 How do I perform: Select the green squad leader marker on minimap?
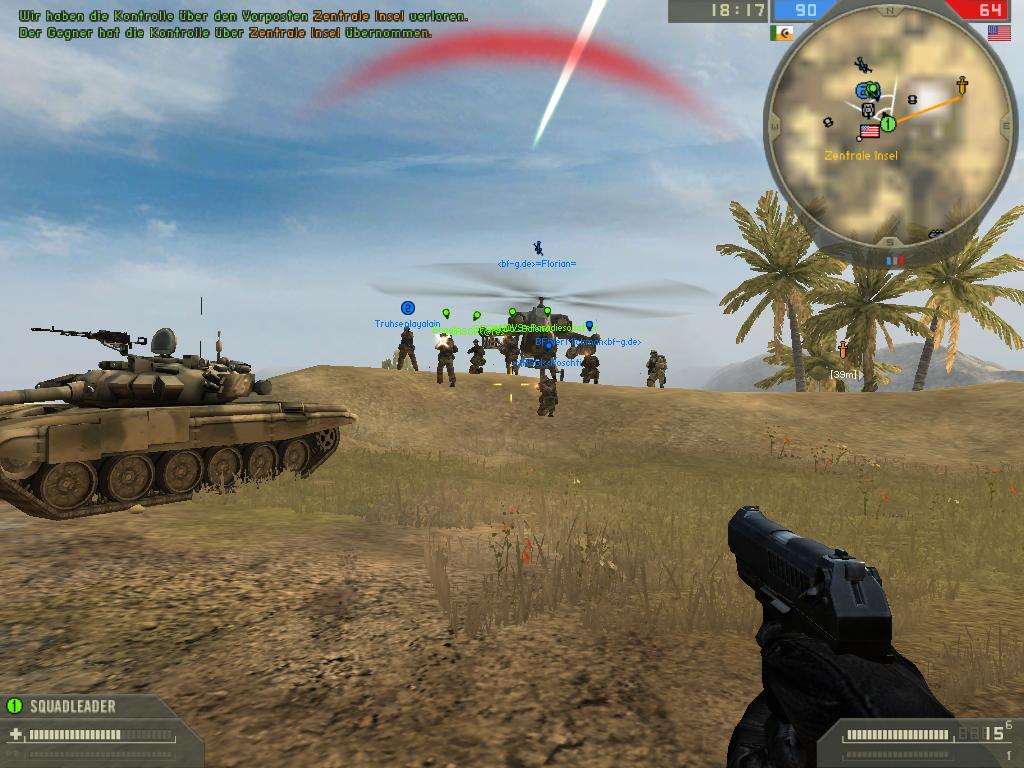pos(887,123)
